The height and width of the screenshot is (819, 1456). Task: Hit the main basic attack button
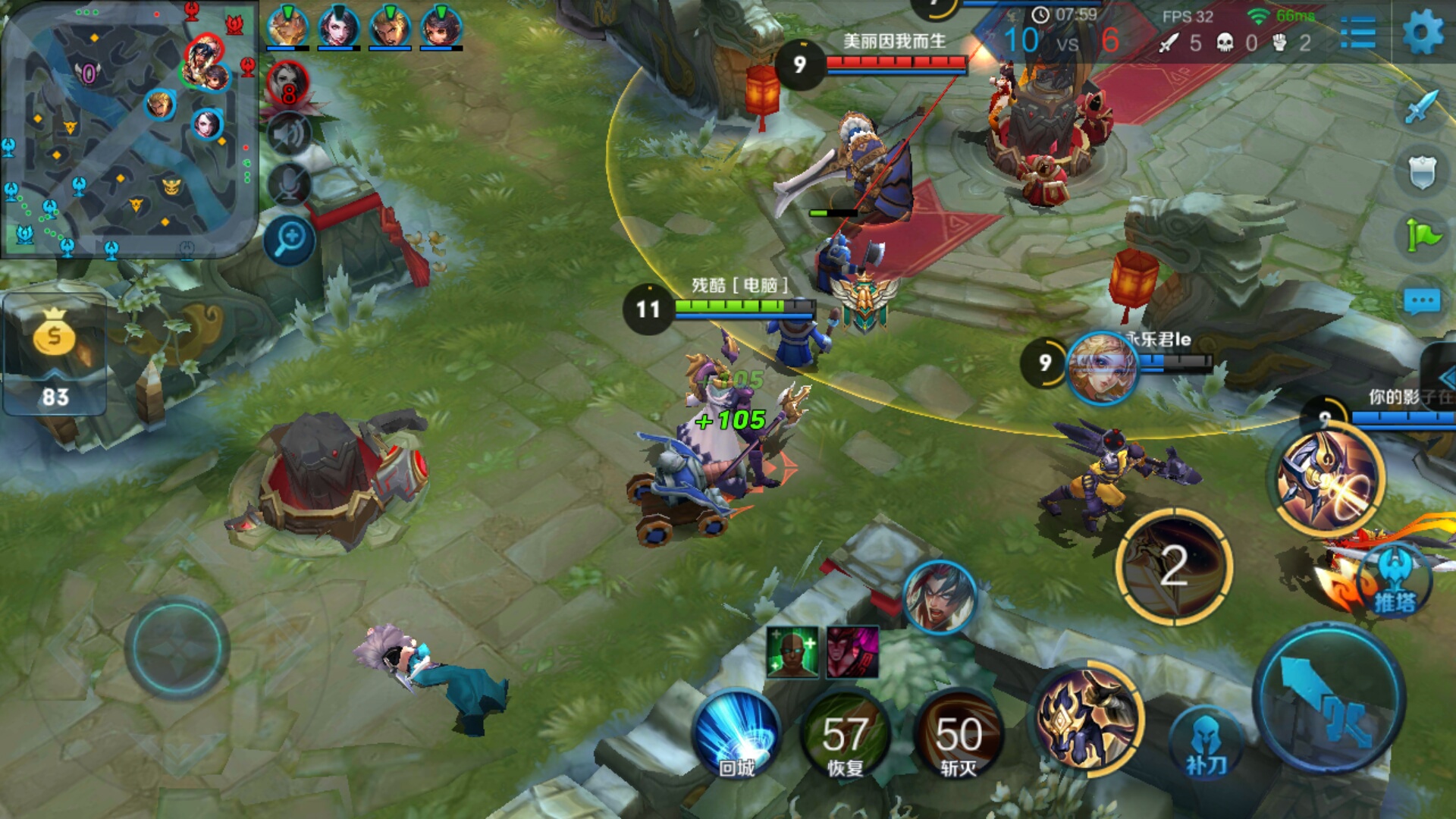(x=1328, y=698)
